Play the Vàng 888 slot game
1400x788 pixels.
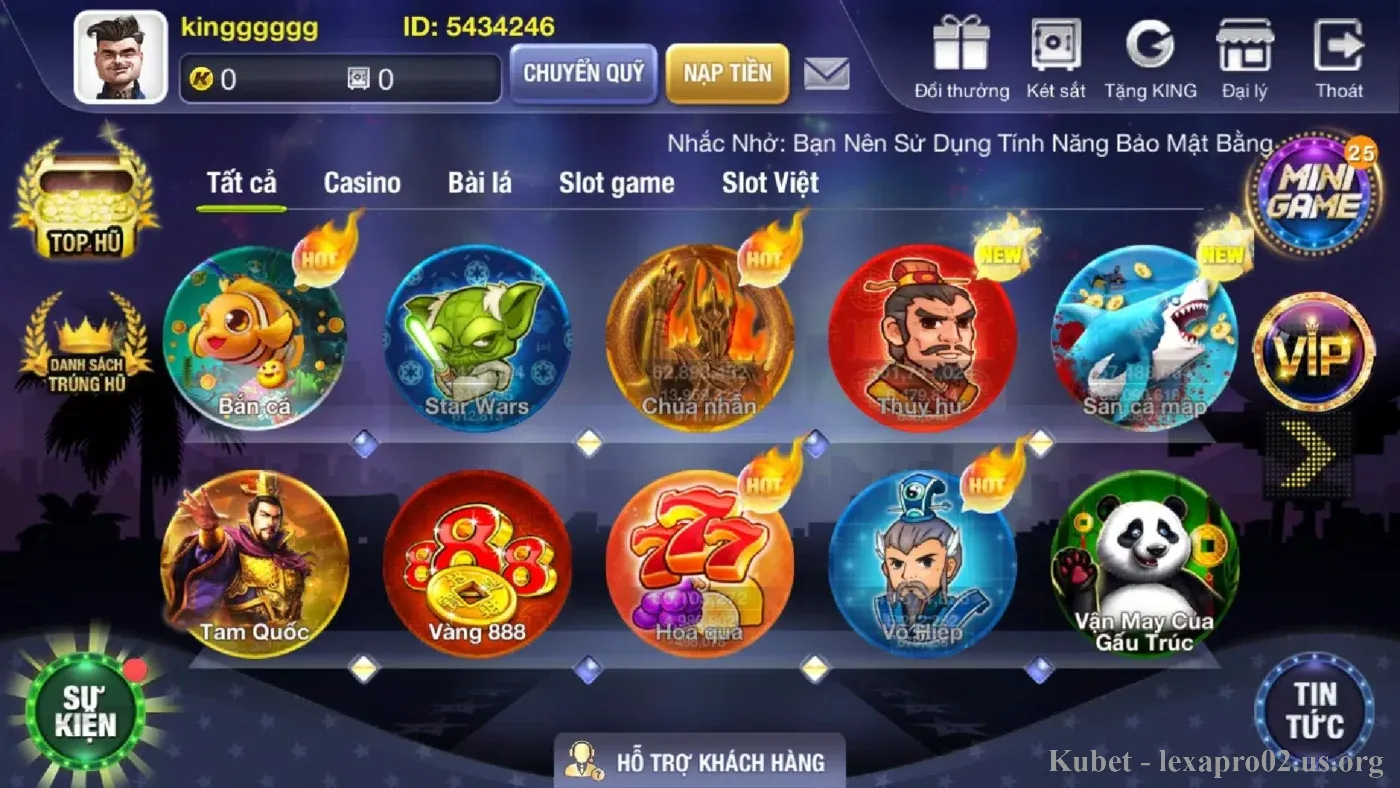coord(477,563)
